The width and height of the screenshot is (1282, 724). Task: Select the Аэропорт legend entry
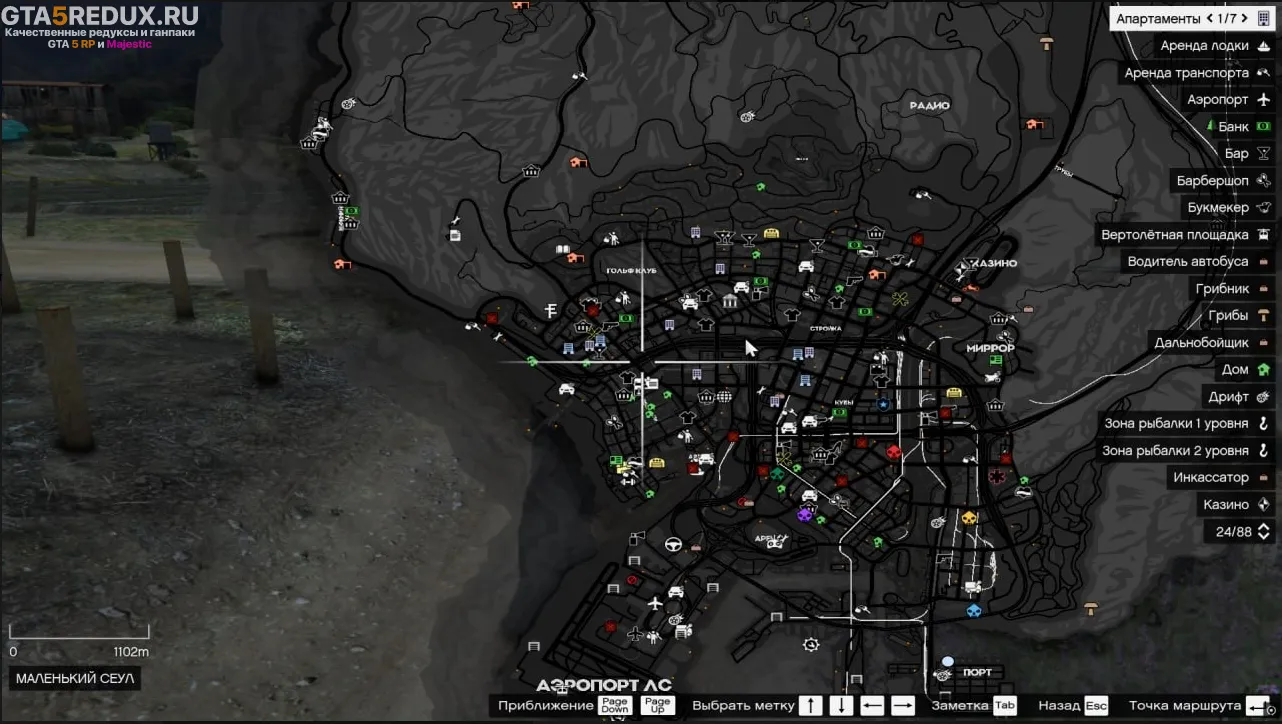[x=1217, y=100]
